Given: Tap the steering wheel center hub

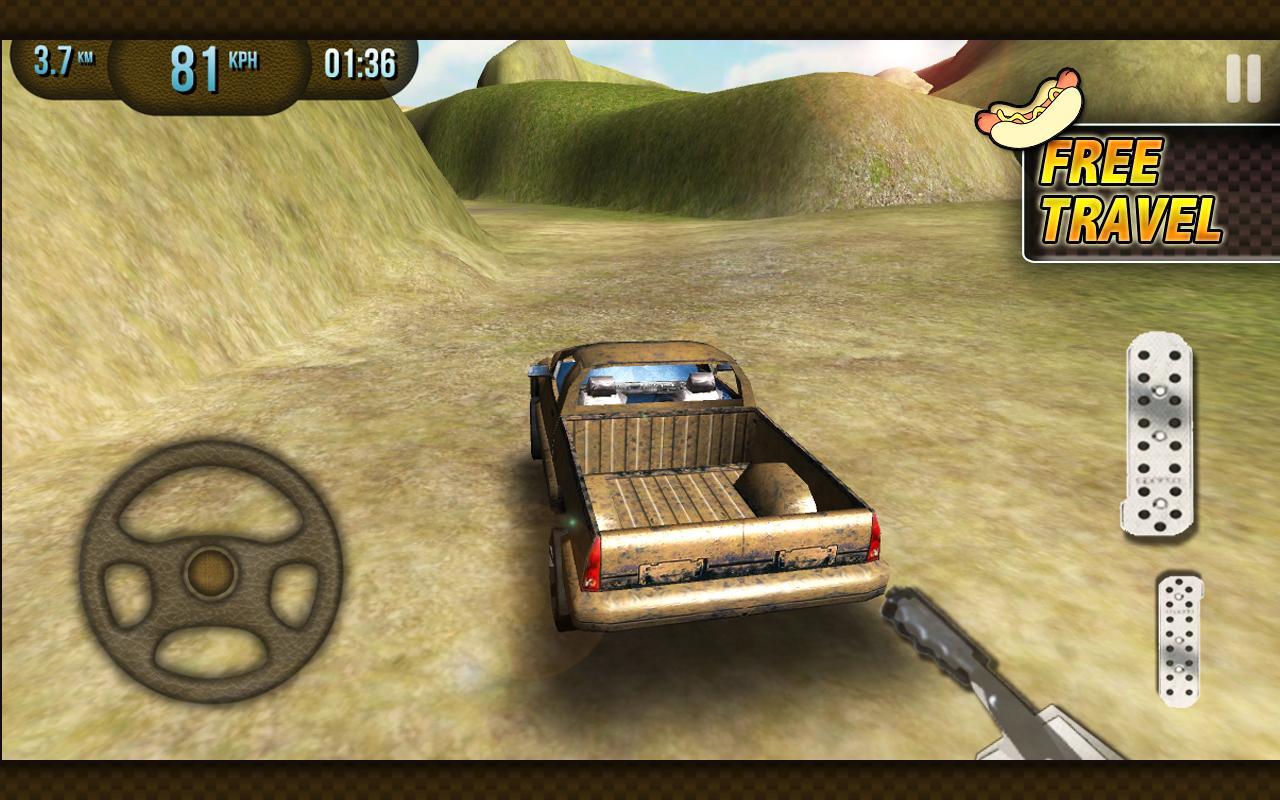Looking at the screenshot, I should click(x=208, y=573).
